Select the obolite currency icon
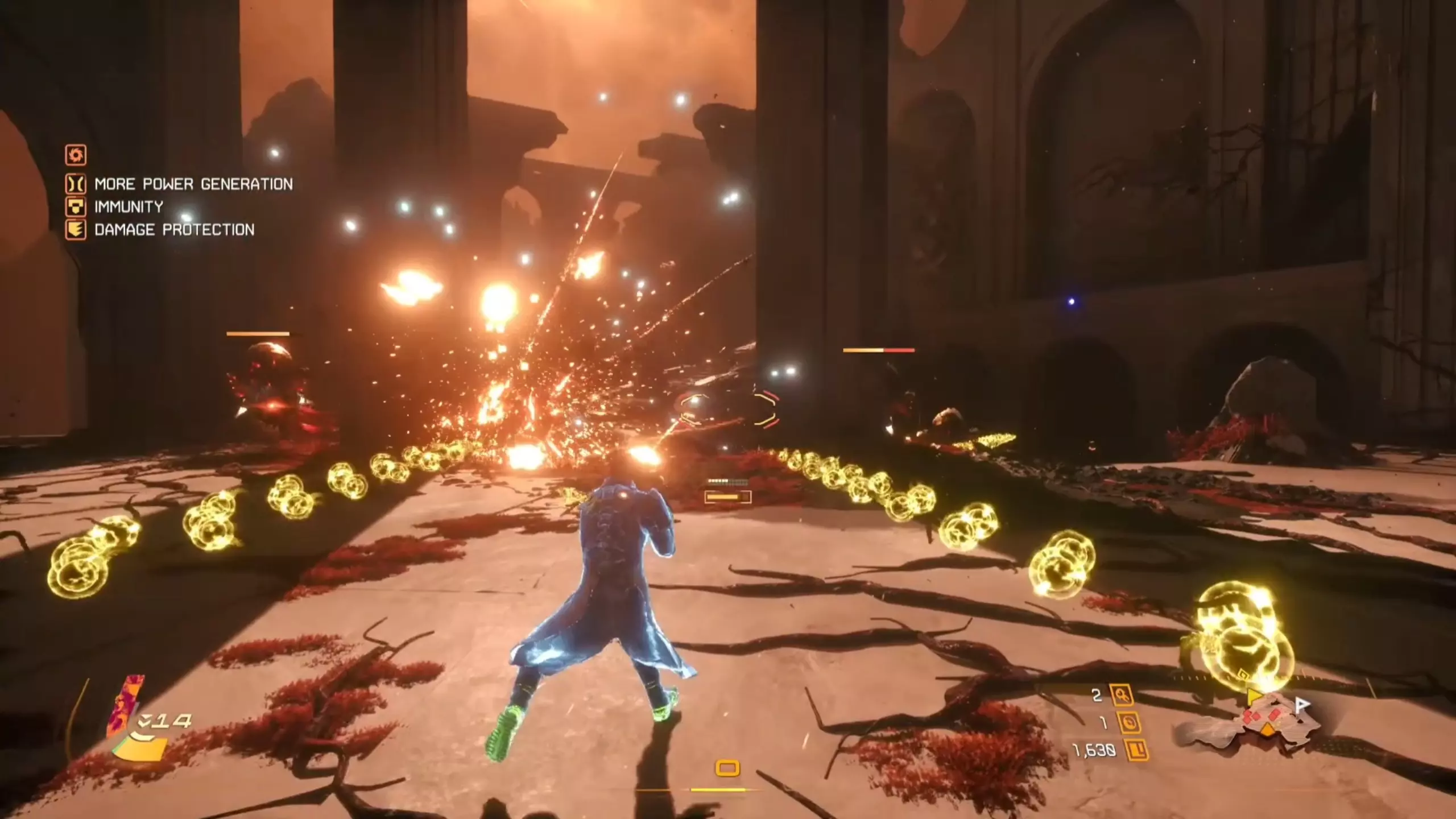The height and width of the screenshot is (819, 1456). pos(1137,751)
